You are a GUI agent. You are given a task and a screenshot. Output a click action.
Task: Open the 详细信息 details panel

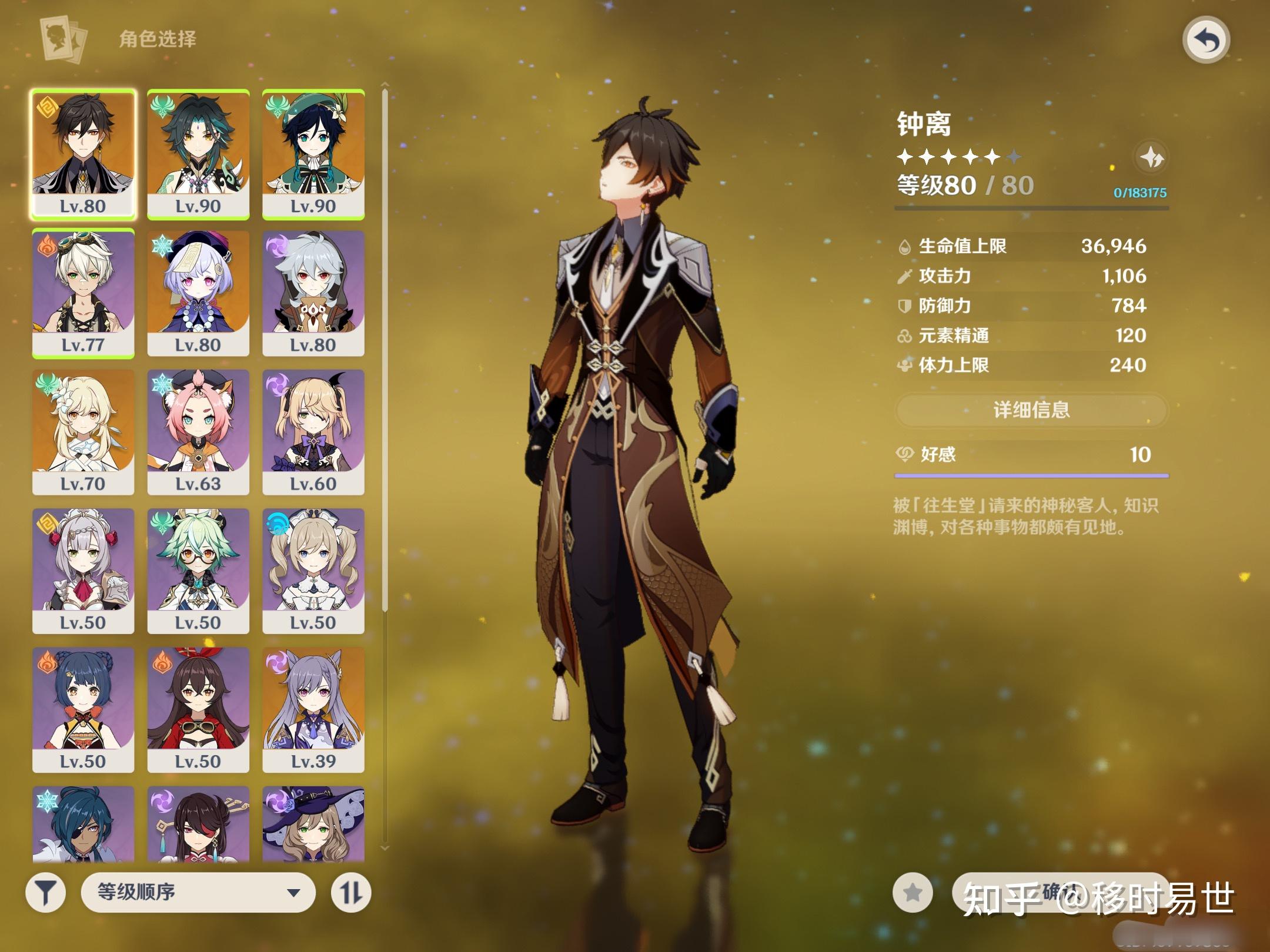[x=1031, y=410]
